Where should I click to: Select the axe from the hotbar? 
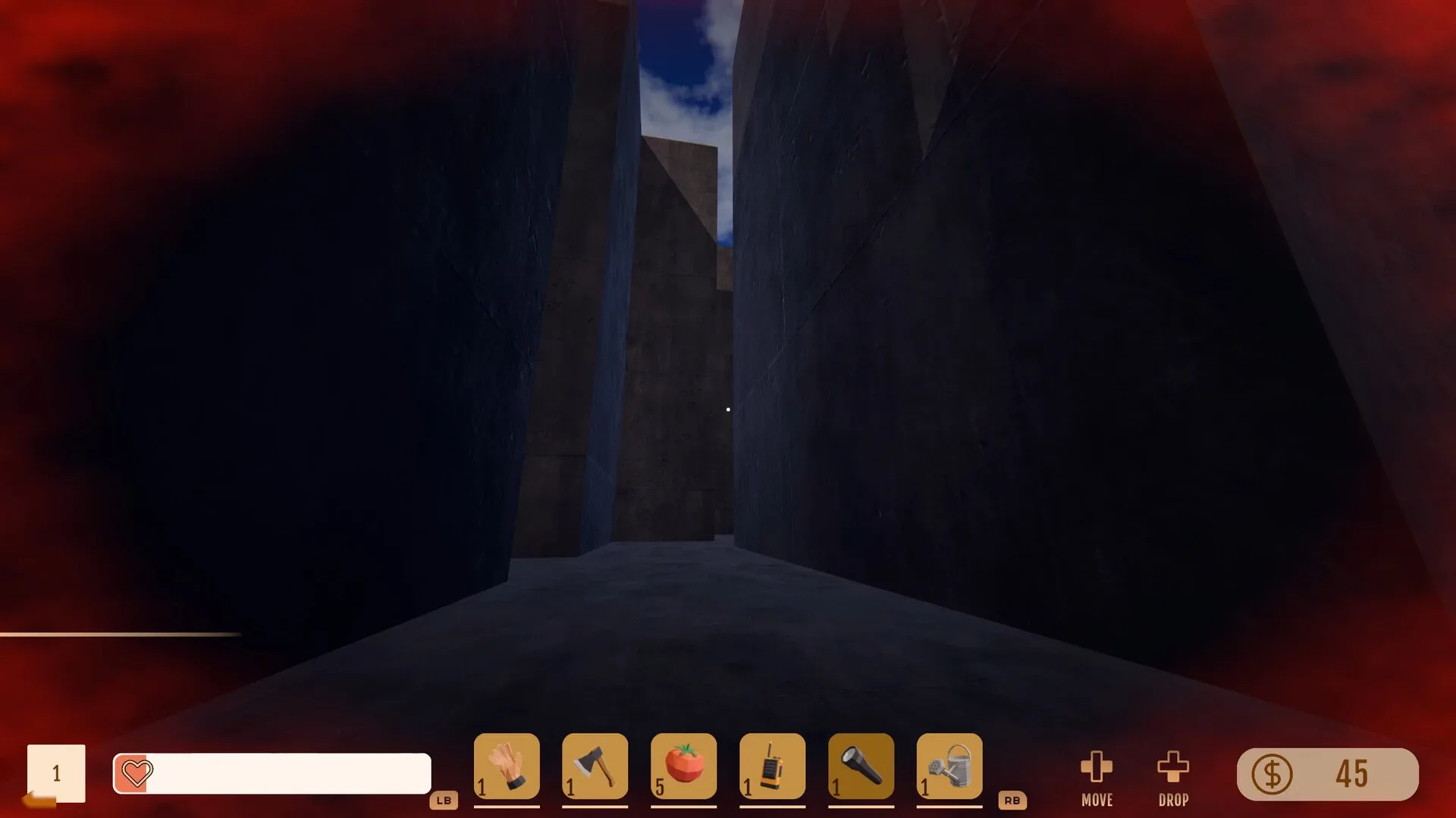tap(595, 767)
